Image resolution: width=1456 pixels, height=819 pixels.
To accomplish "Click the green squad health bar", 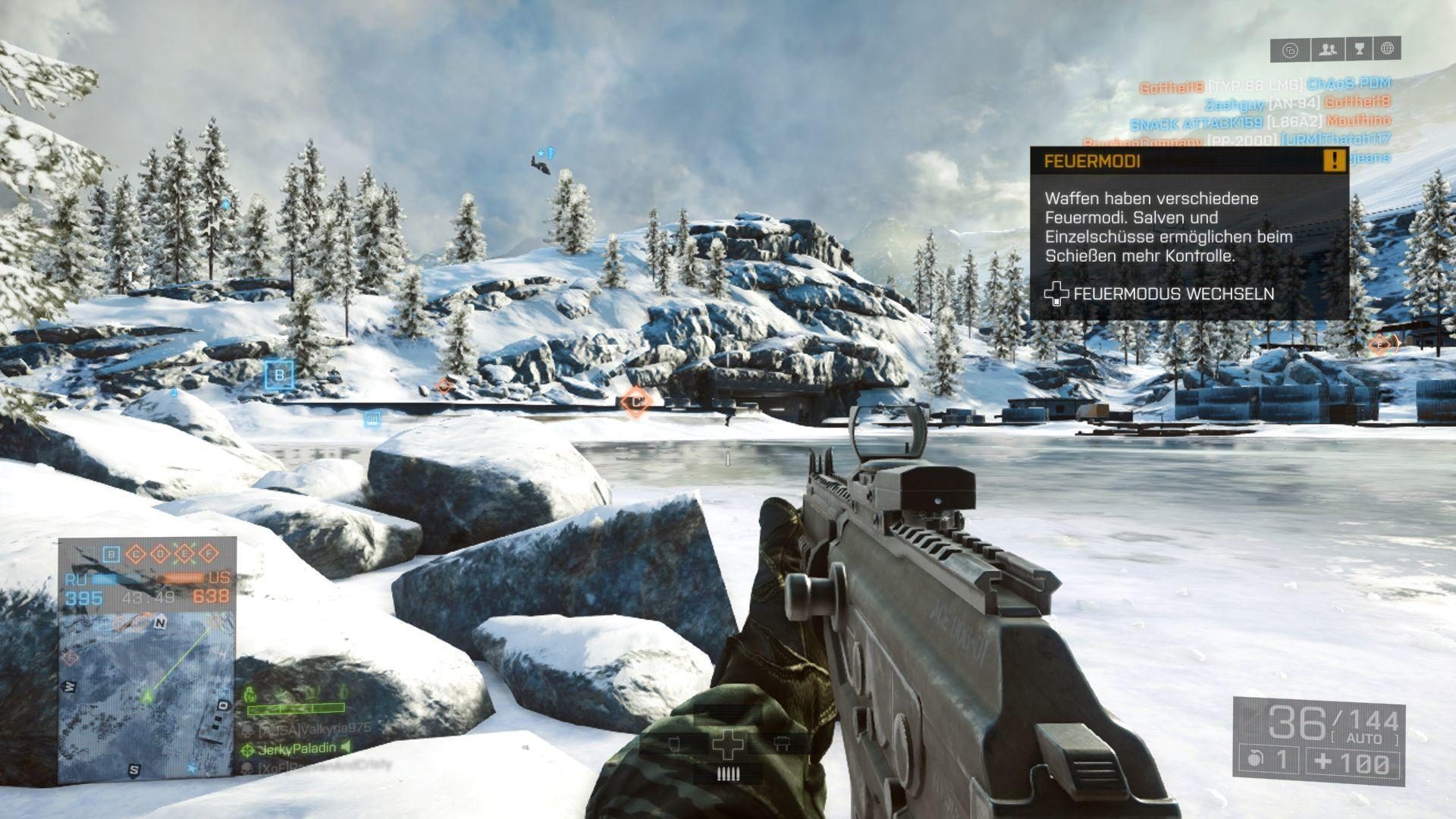I will click(296, 708).
